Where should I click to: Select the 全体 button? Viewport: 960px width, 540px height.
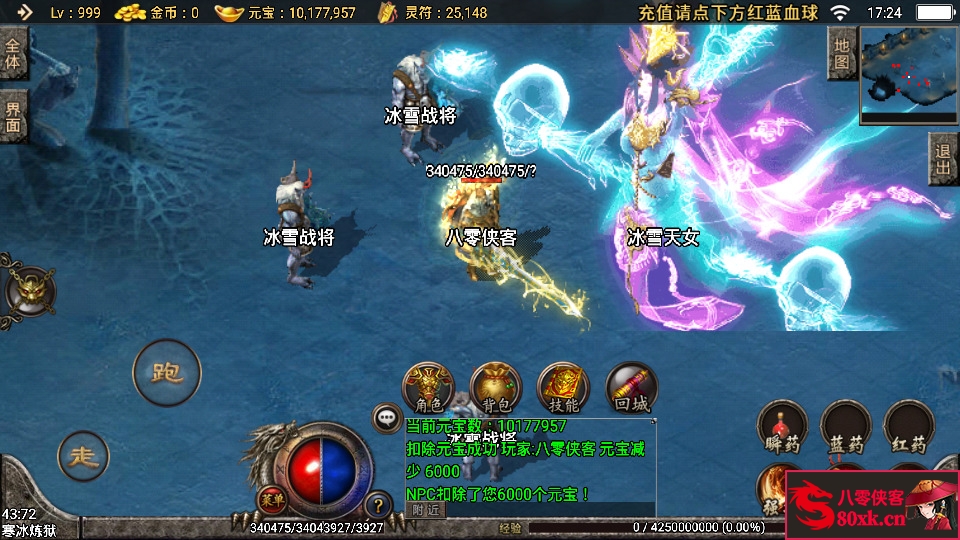click(x=14, y=54)
